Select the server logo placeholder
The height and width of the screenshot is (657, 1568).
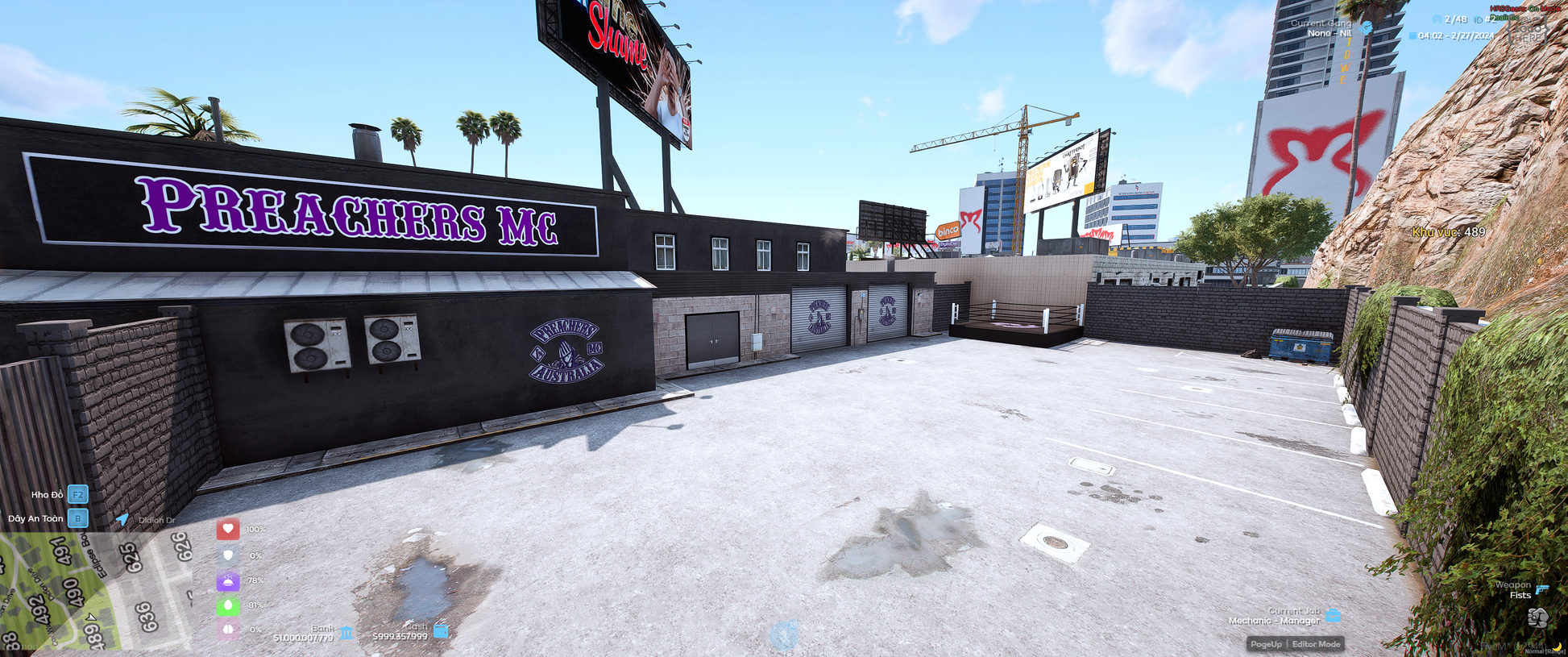pyautogui.click(x=1529, y=31)
